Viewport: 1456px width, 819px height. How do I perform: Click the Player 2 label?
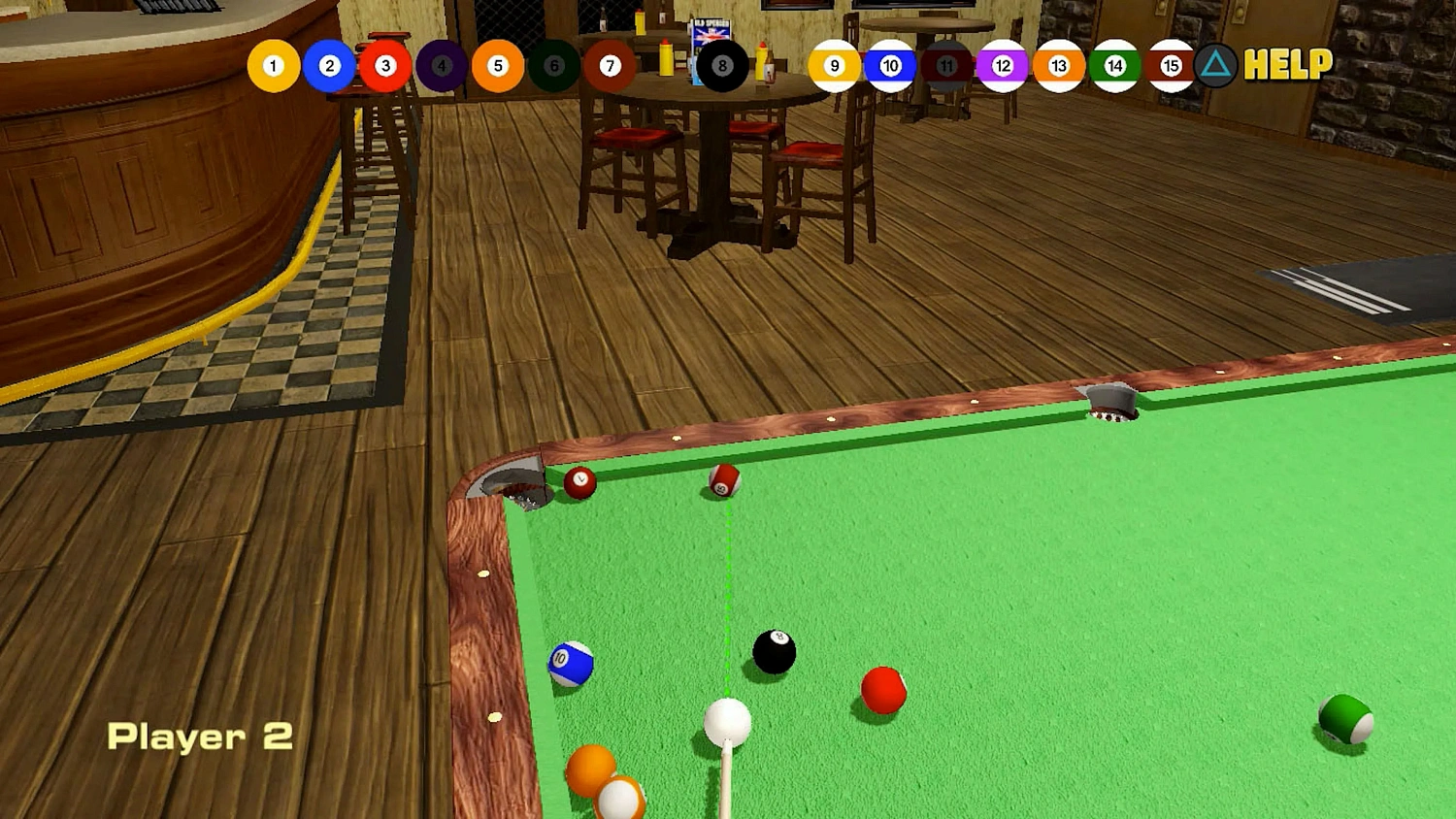(202, 737)
